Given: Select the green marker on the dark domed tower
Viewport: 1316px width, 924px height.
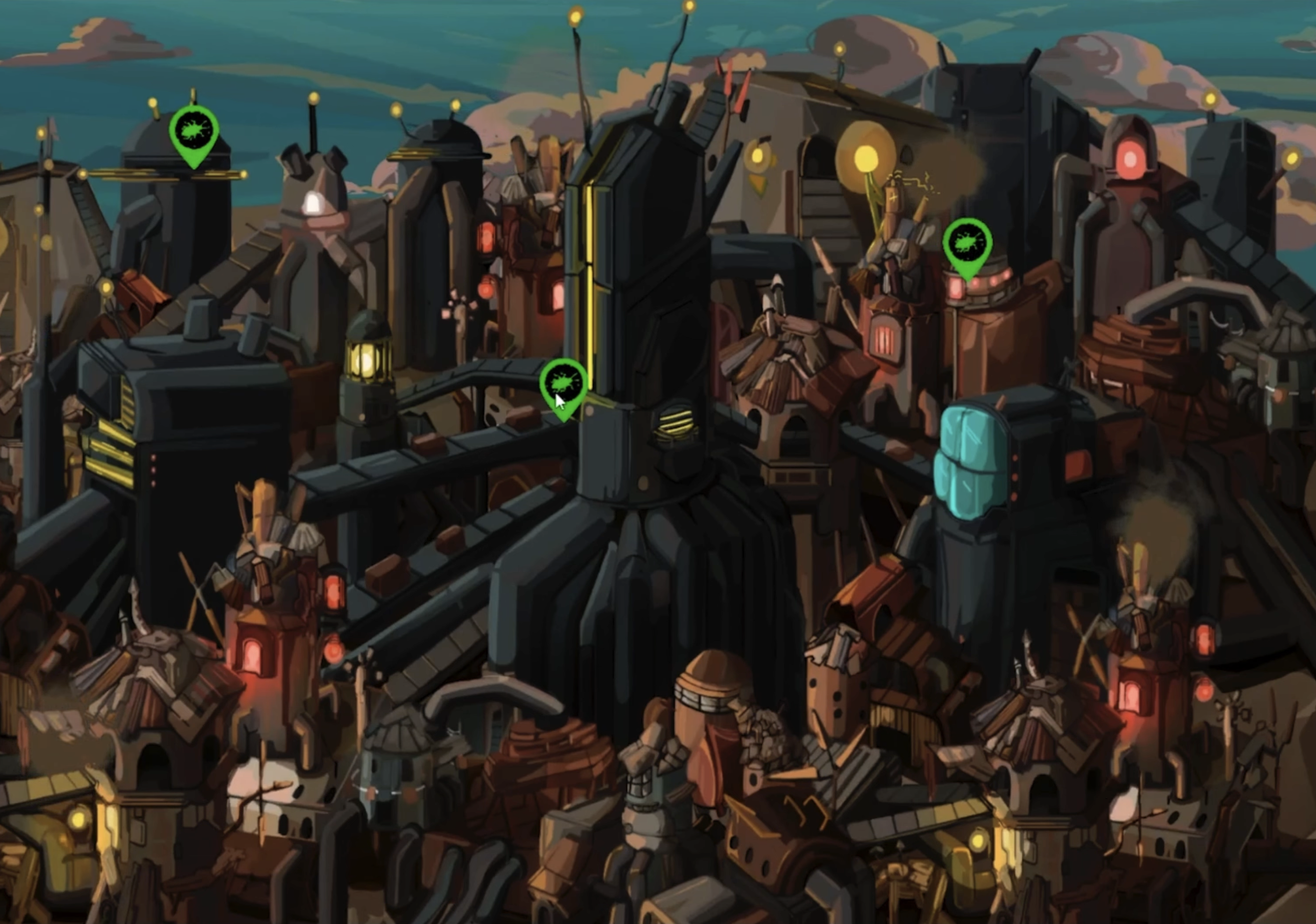Looking at the screenshot, I should [194, 133].
